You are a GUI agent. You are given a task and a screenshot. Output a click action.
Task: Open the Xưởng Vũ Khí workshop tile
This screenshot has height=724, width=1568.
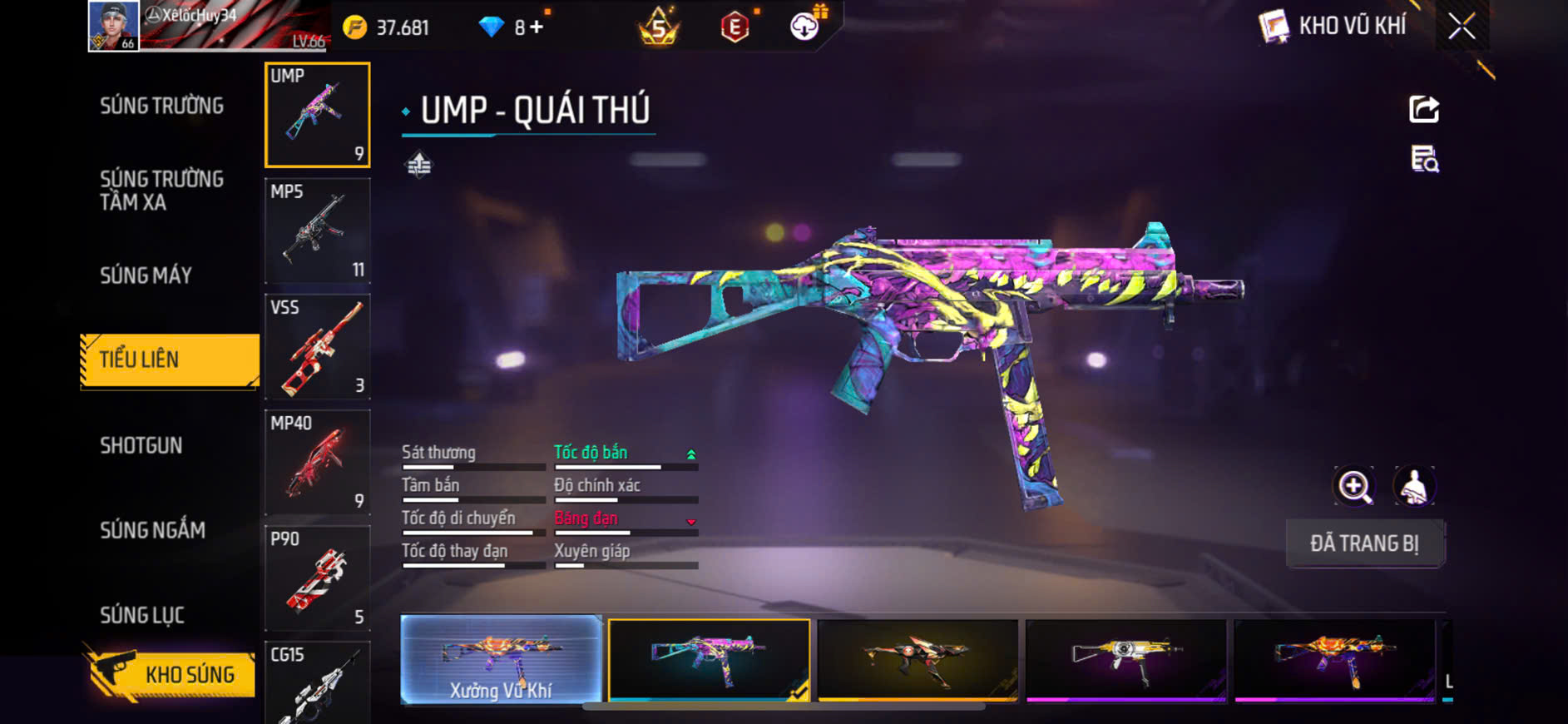coord(501,660)
